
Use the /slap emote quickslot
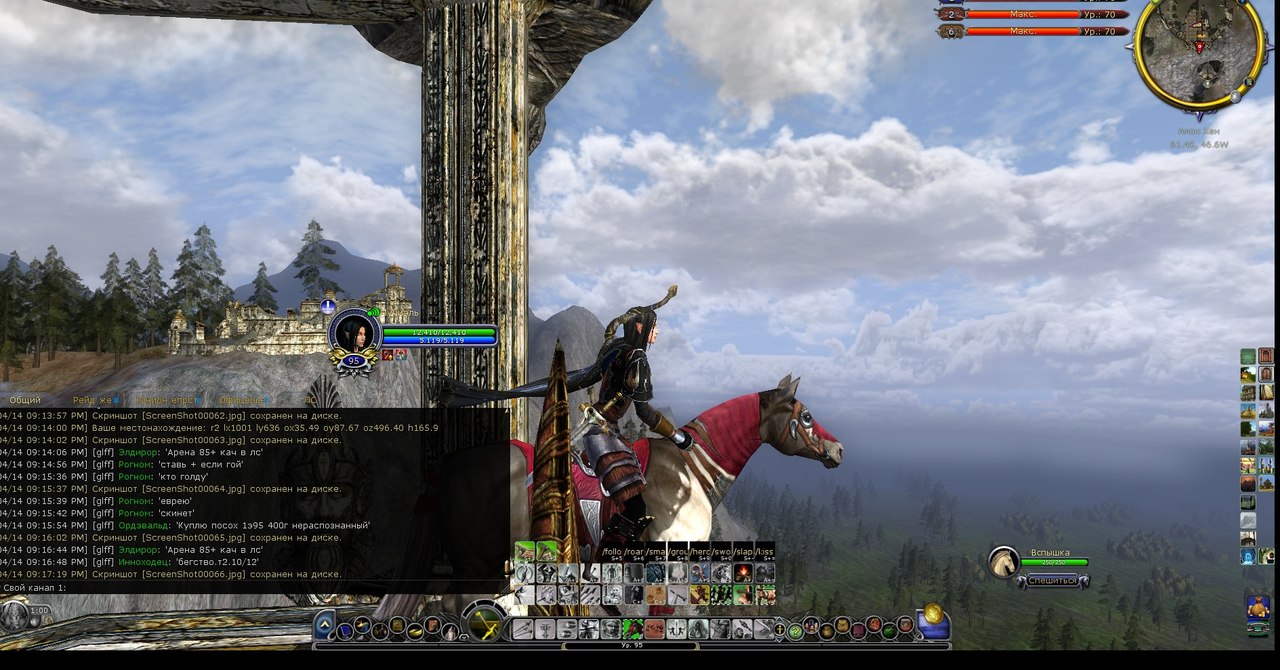[x=743, y=551]
